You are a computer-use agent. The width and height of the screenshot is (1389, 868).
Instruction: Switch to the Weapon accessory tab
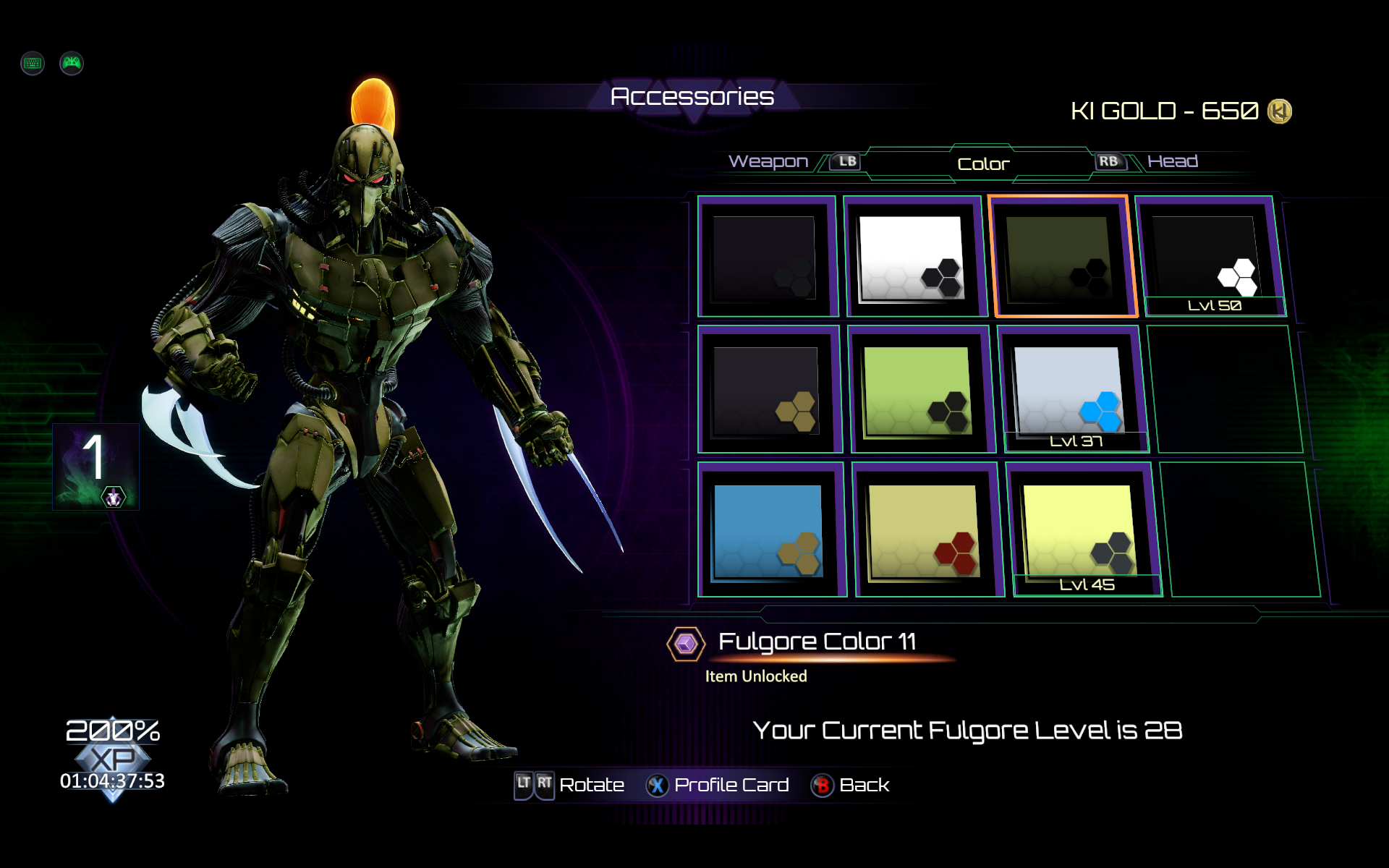tap(768, 161)
